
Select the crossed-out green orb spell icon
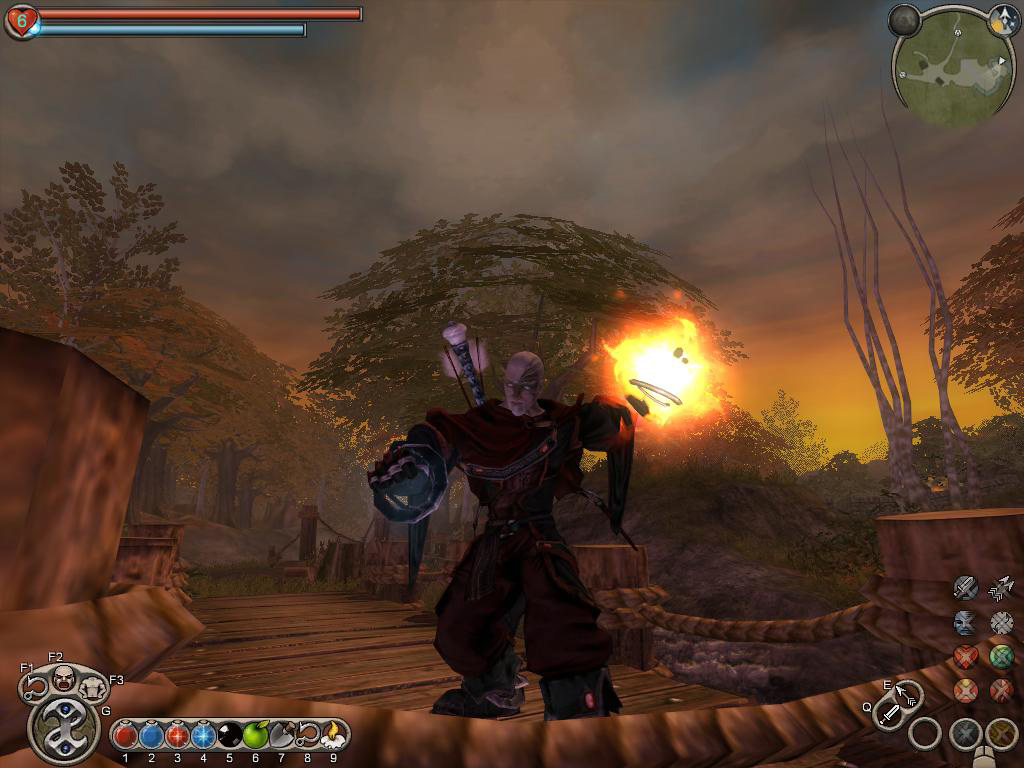click(x=1001, y=656)
